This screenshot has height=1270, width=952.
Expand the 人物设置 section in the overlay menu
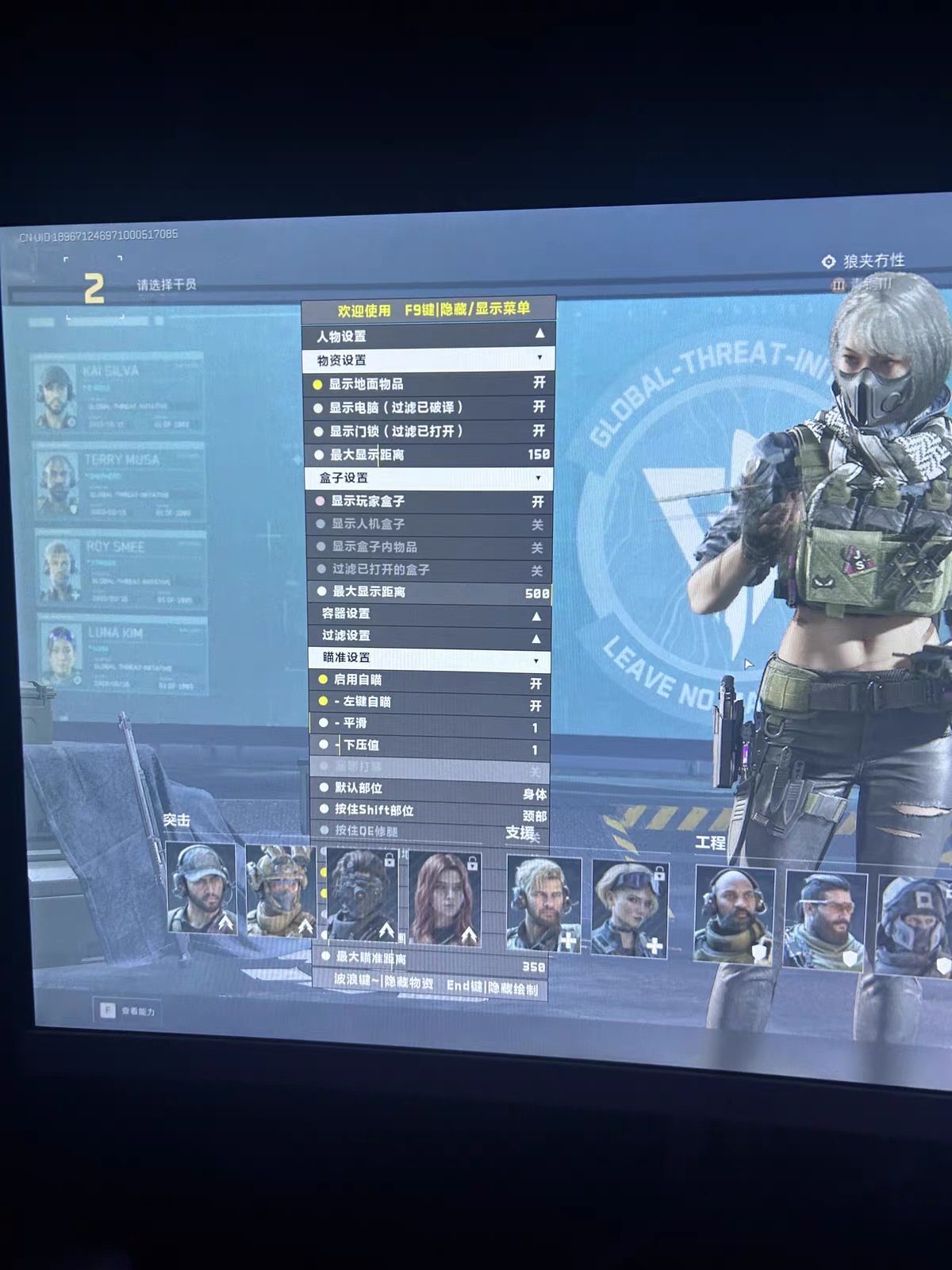pos(428,336)
